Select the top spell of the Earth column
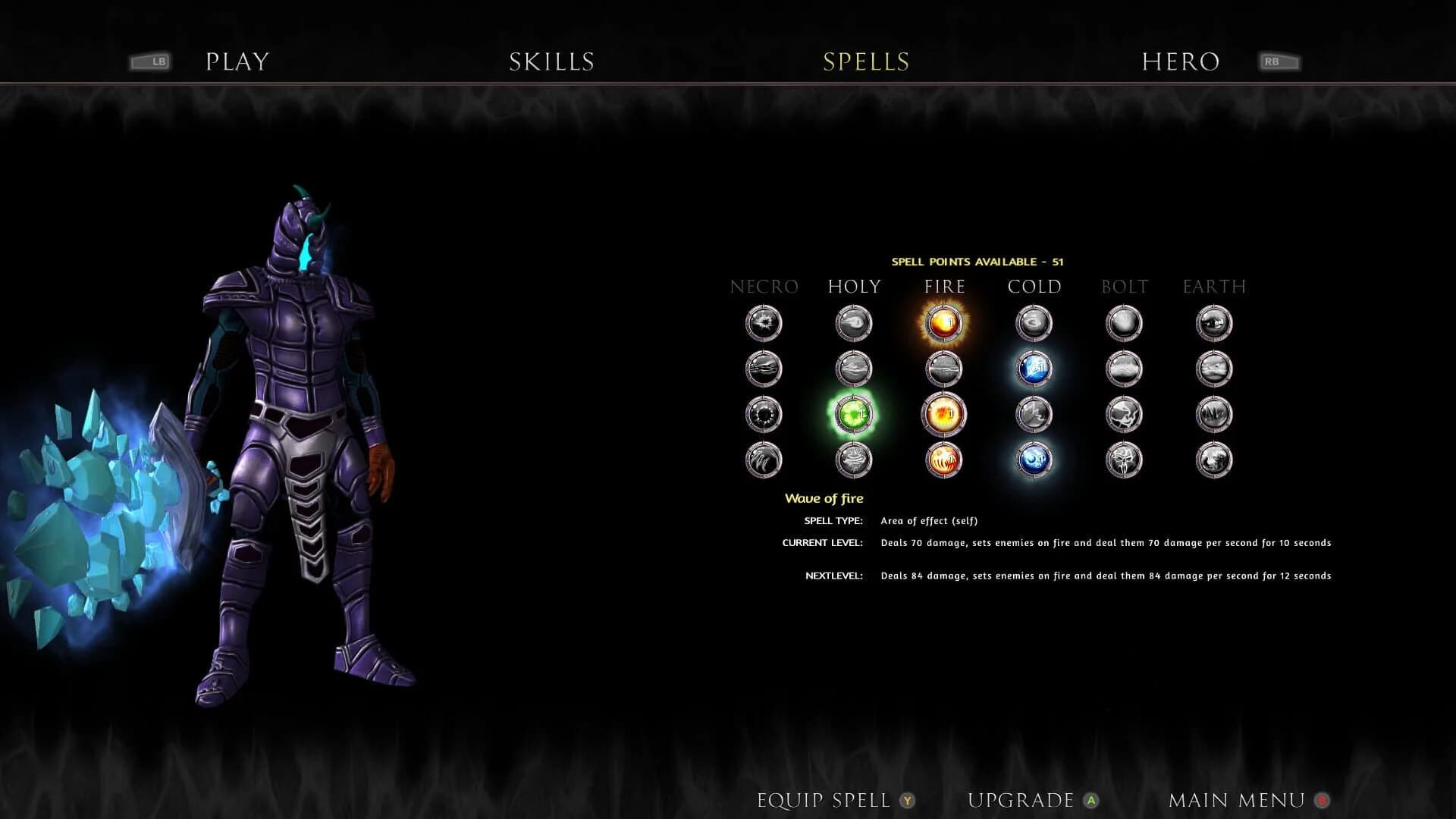 tap(1213, 322)
